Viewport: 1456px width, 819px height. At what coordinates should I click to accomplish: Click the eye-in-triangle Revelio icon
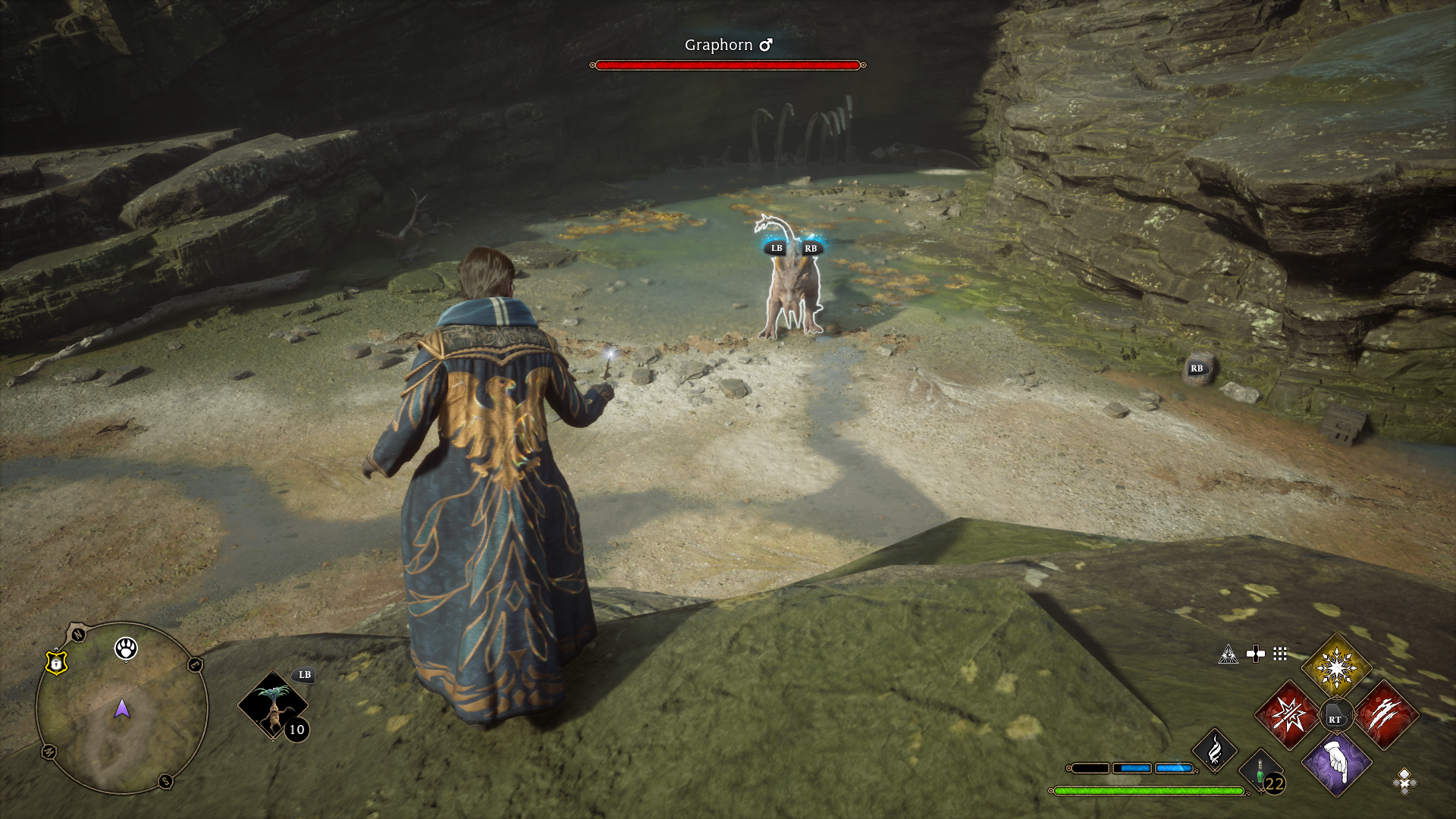pos(1228,654)
